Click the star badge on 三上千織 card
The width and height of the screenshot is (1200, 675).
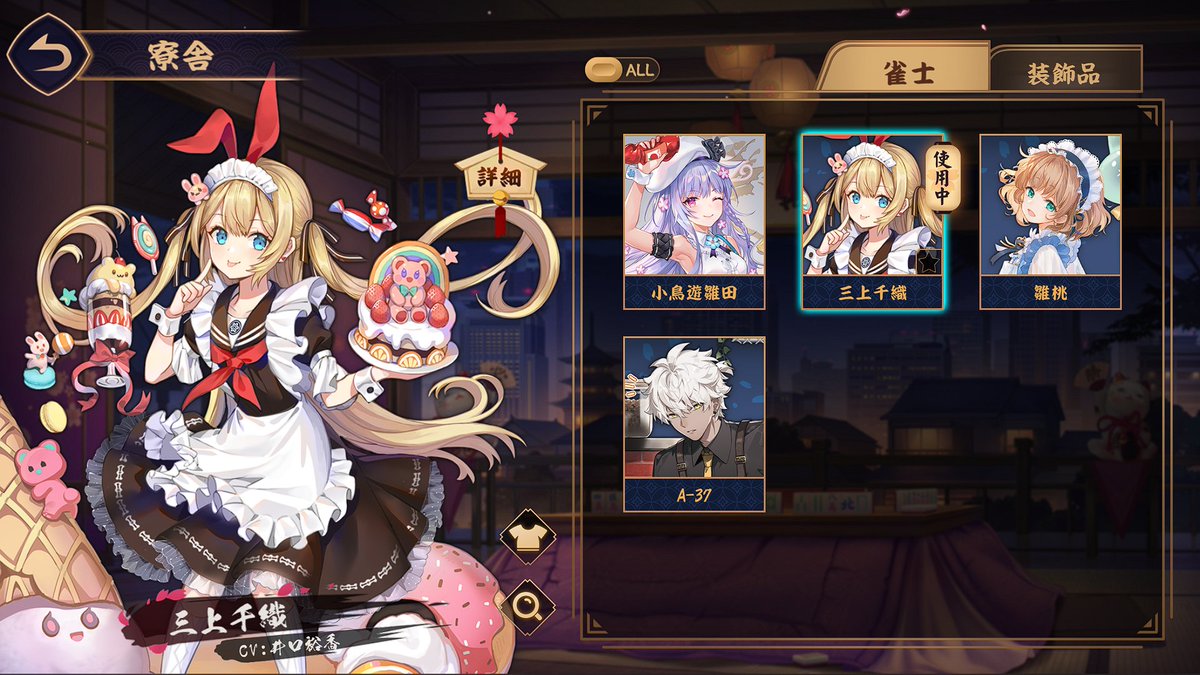coord(930,264)
